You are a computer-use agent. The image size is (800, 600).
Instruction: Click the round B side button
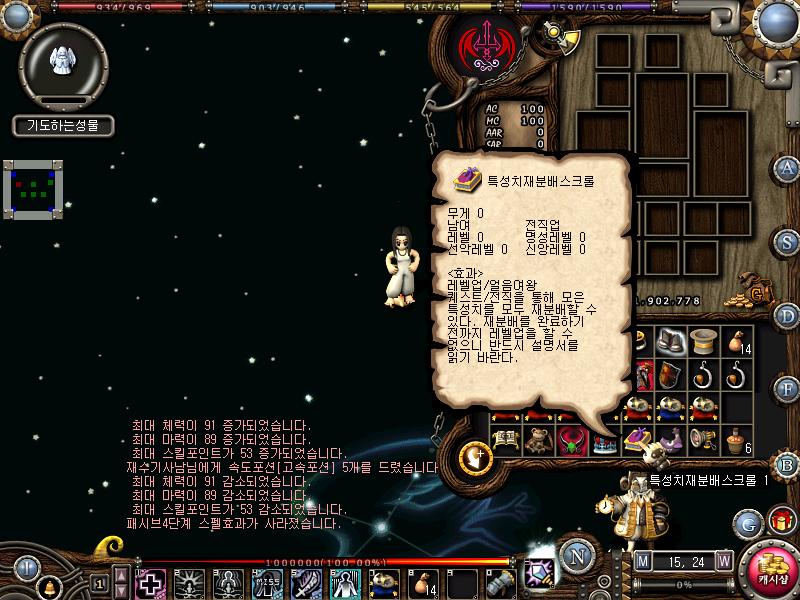(x=787, y=463)
